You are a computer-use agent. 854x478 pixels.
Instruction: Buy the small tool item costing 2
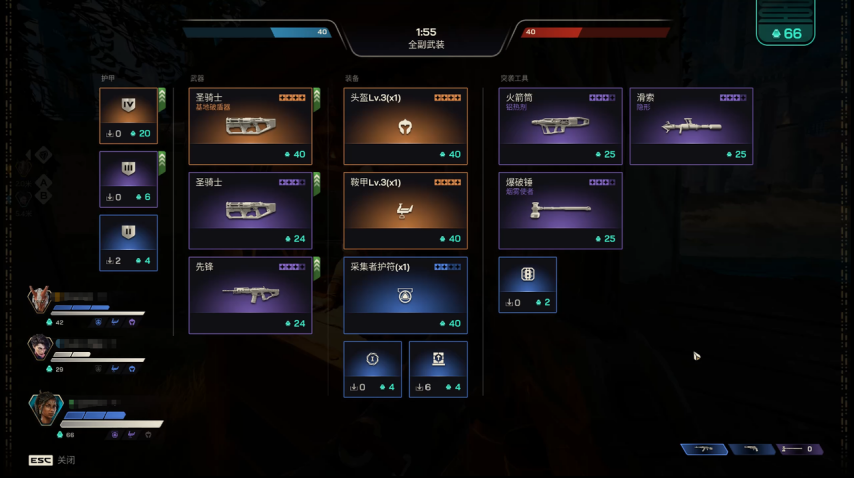pos(527,285)
